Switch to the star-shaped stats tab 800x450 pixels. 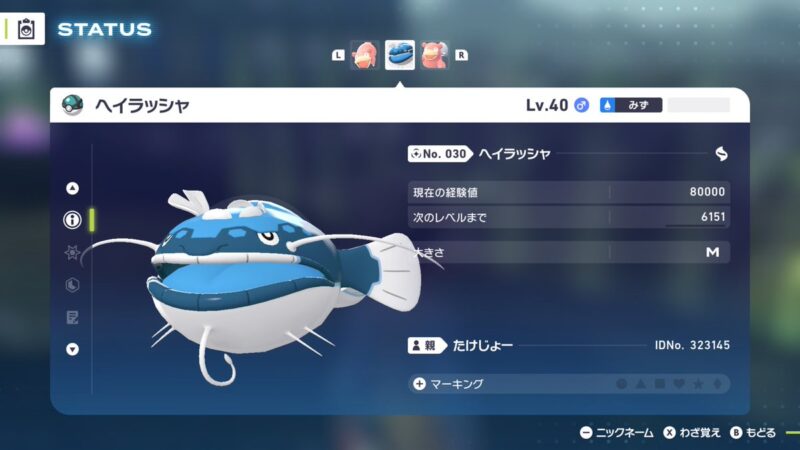click(72, 253)
